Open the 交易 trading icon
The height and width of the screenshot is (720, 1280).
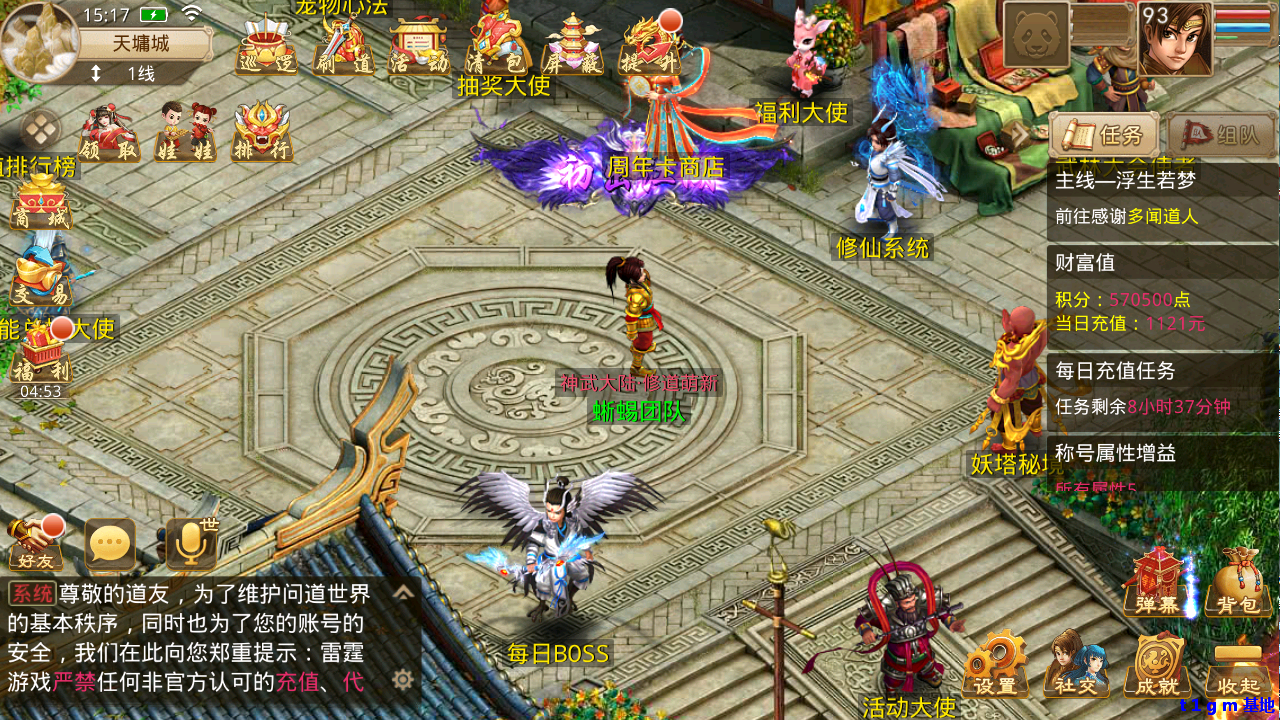pos(40,275)
